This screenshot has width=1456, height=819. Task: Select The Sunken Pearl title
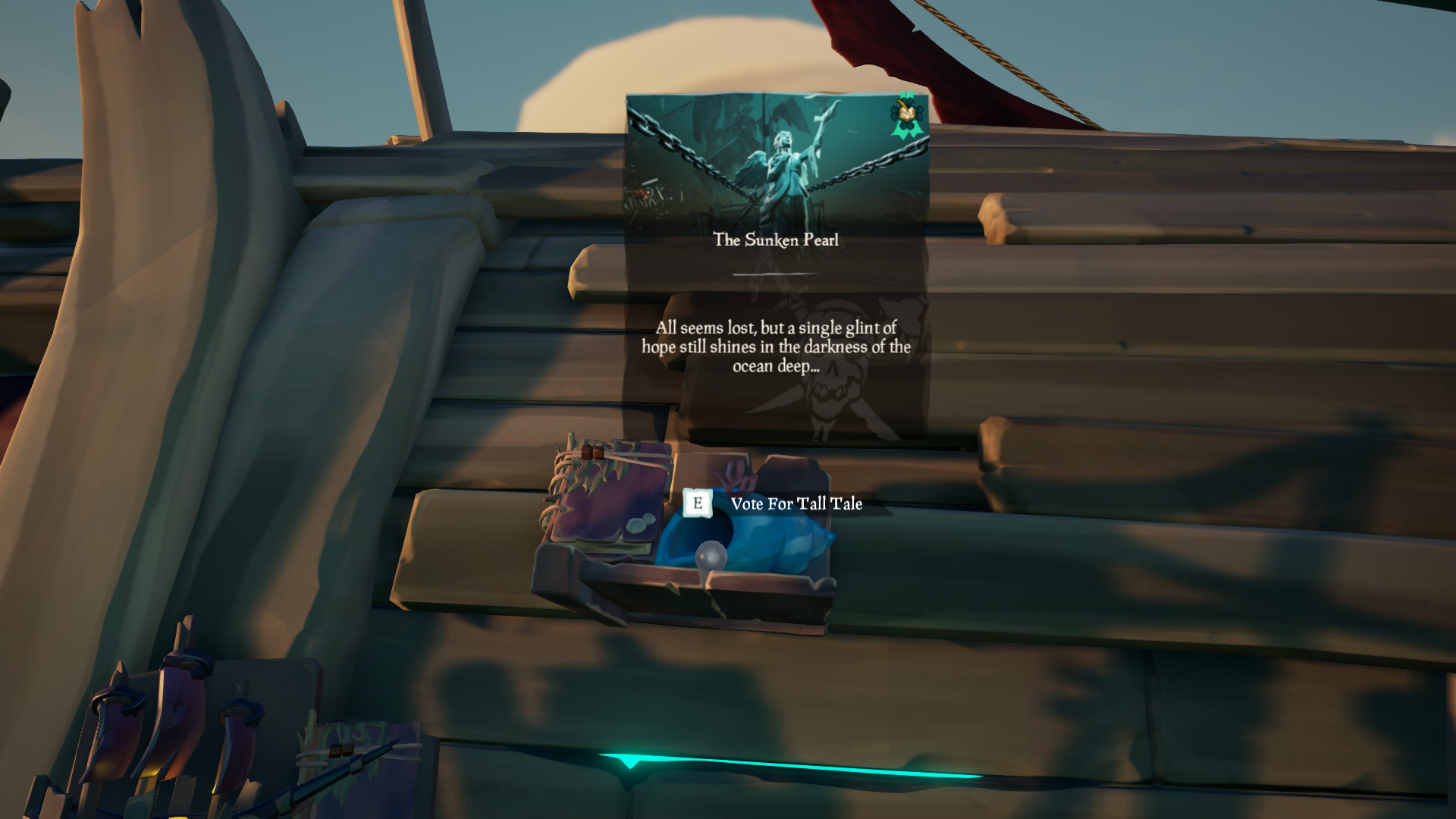coord(776,239)
